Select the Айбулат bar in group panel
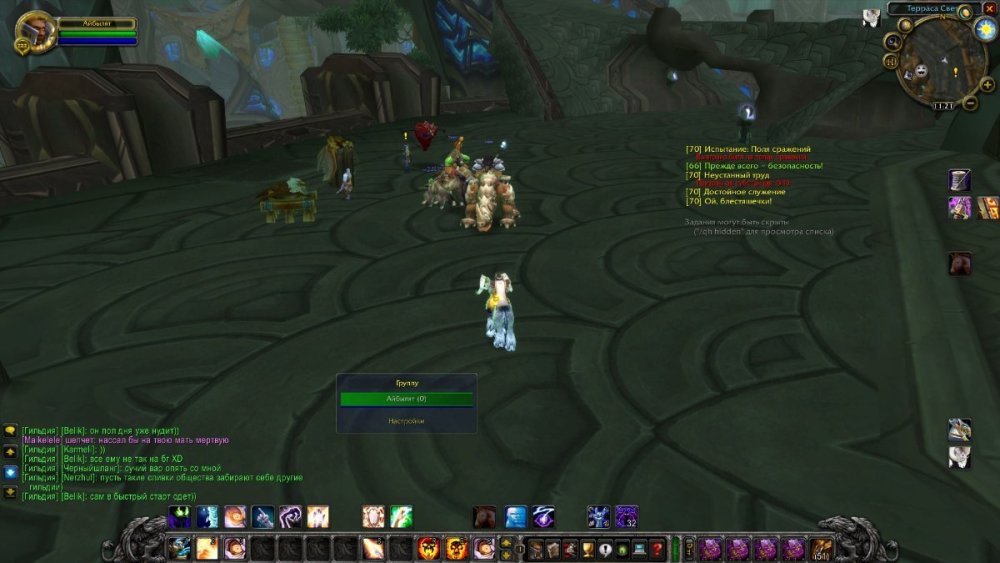1000x563 pixels. tap(406, 398)
